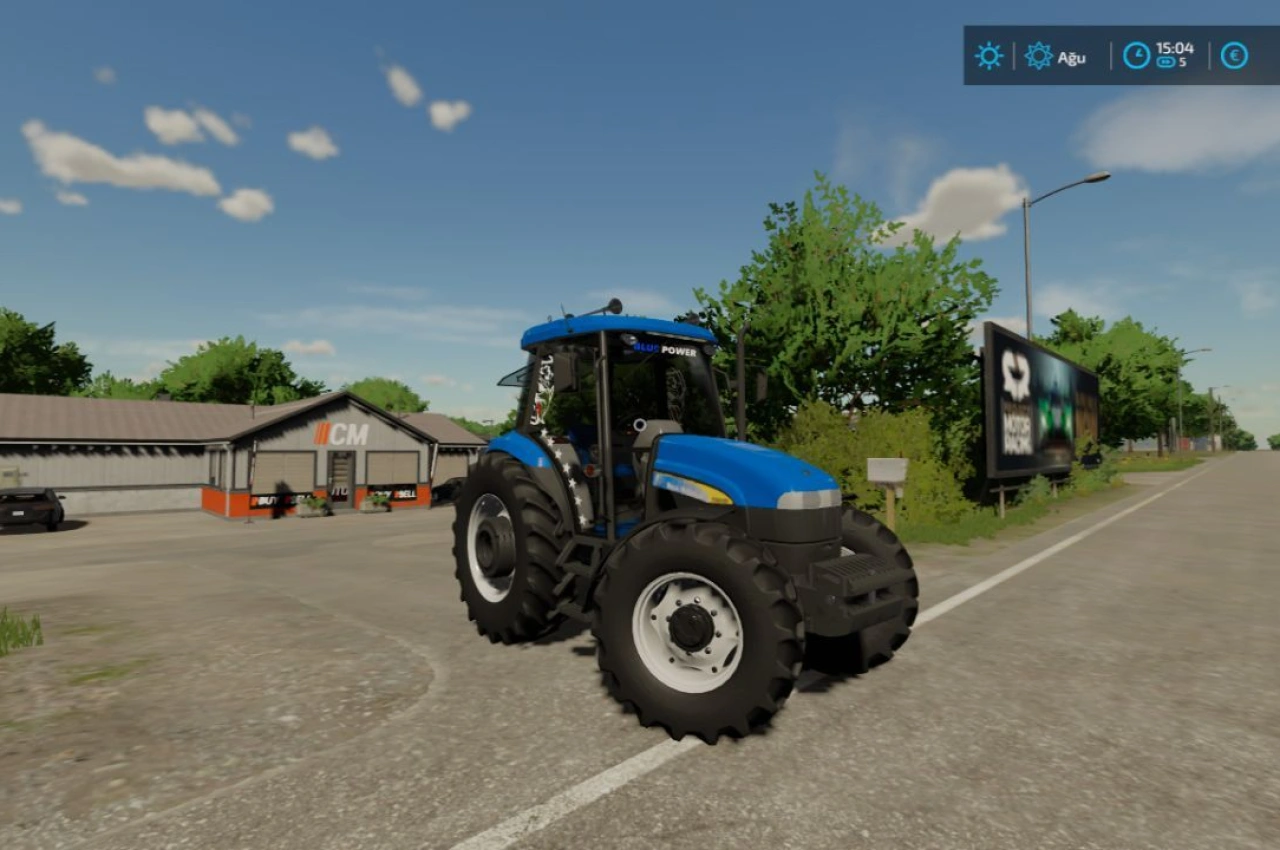Click the Euro money icon
The width and height of the screenshot is (1280, 850).
[1234, 55]
